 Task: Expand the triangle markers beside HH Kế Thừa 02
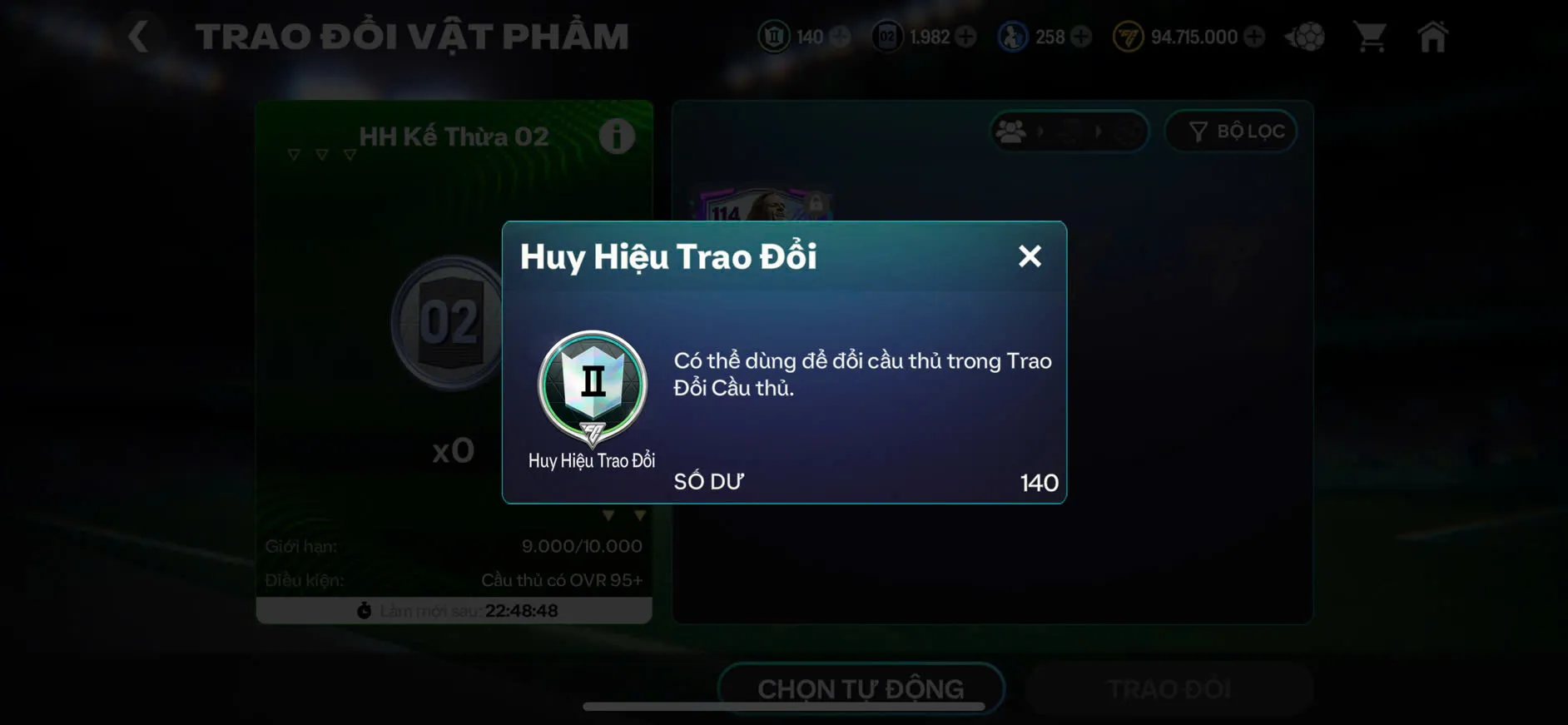tap(320, 154)
